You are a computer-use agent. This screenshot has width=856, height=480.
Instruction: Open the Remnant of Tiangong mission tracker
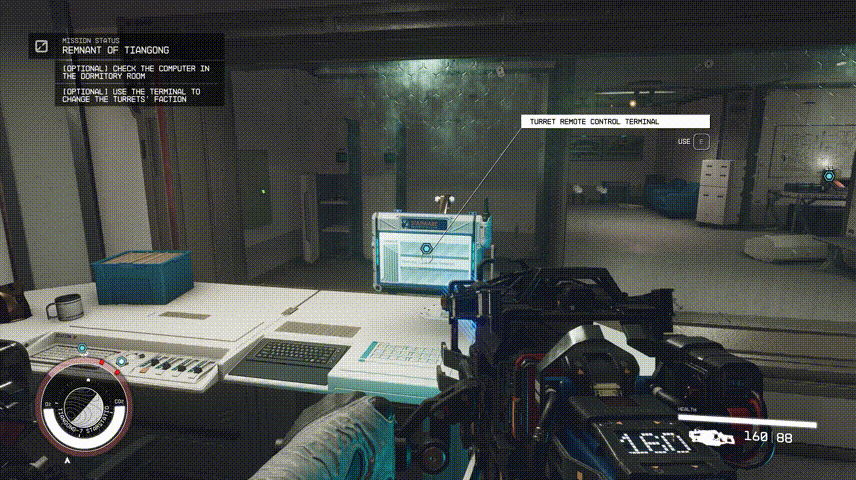[115, 49]
